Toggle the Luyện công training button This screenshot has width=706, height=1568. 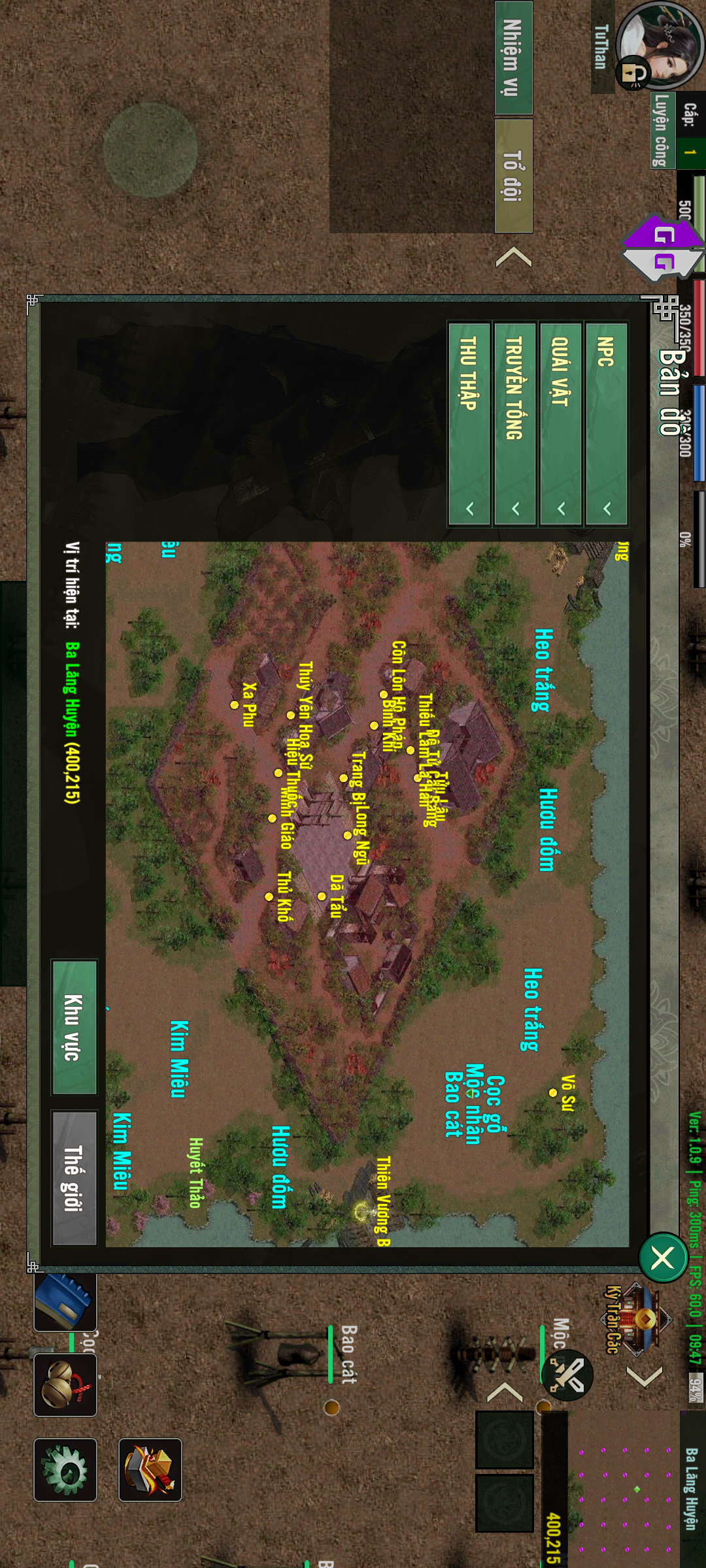click(x=662, y=131)
